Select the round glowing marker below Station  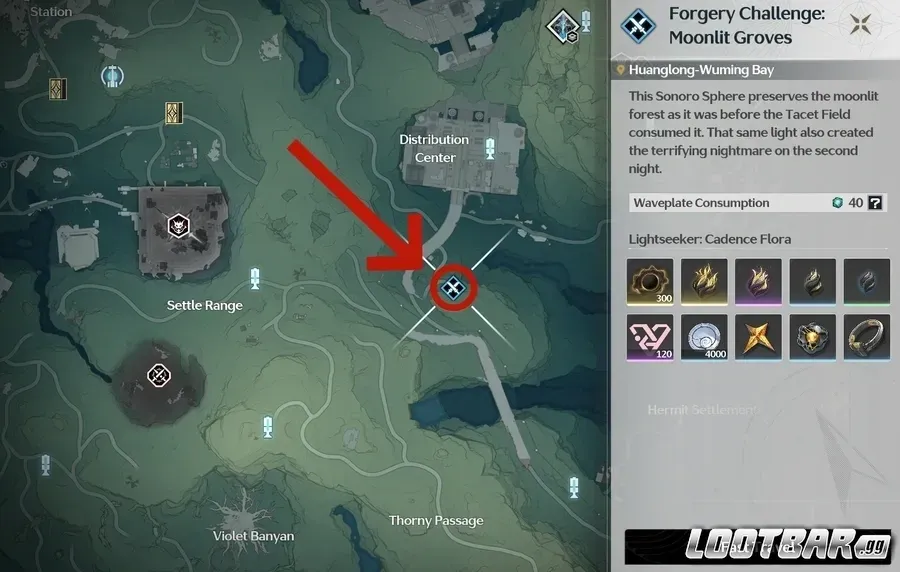[112, 75]
